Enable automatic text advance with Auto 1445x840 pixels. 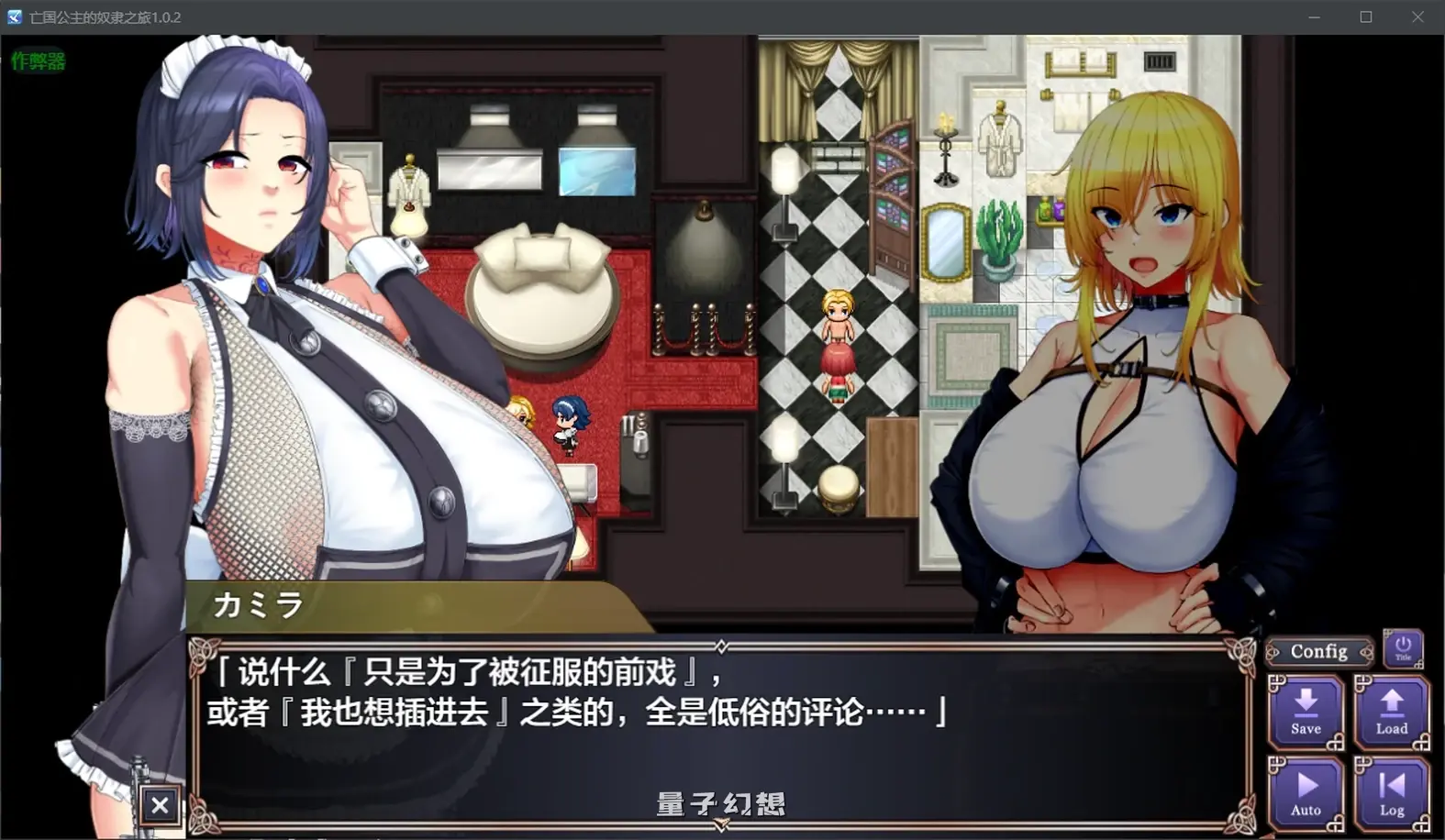click(1306, 790)
